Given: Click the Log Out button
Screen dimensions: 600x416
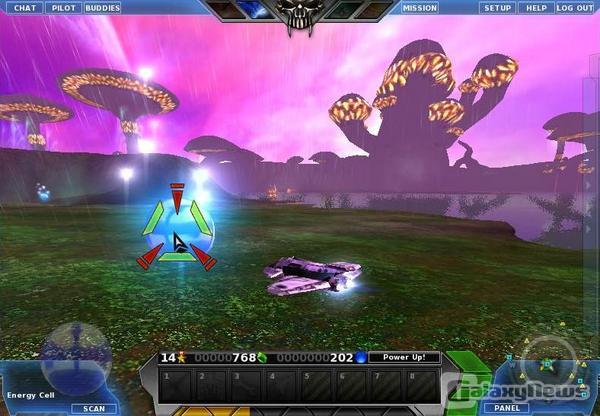Looking at the screenshot, I should (x=574, y=8).
